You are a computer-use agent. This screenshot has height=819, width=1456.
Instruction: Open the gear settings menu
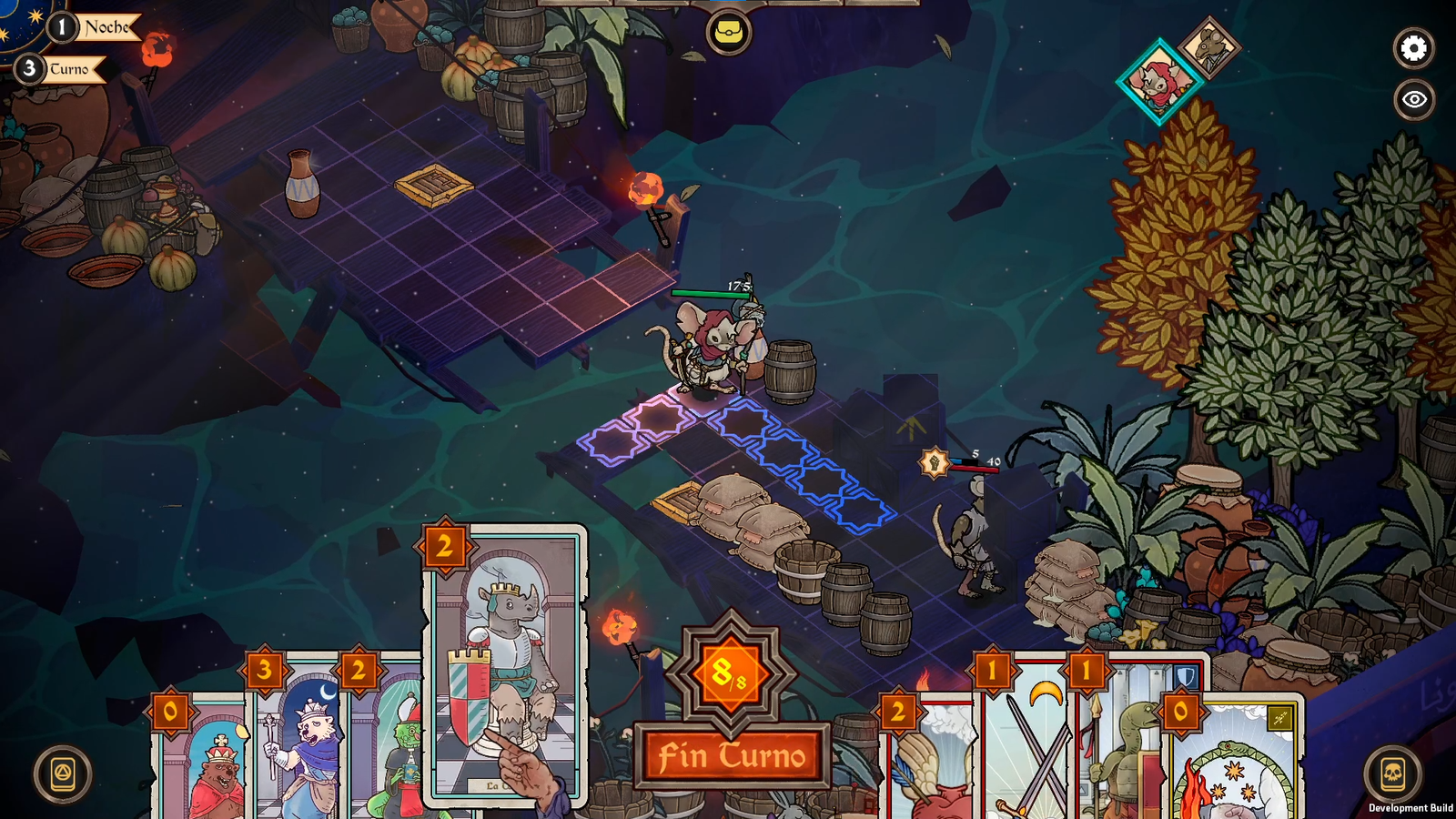point(1413,48)
